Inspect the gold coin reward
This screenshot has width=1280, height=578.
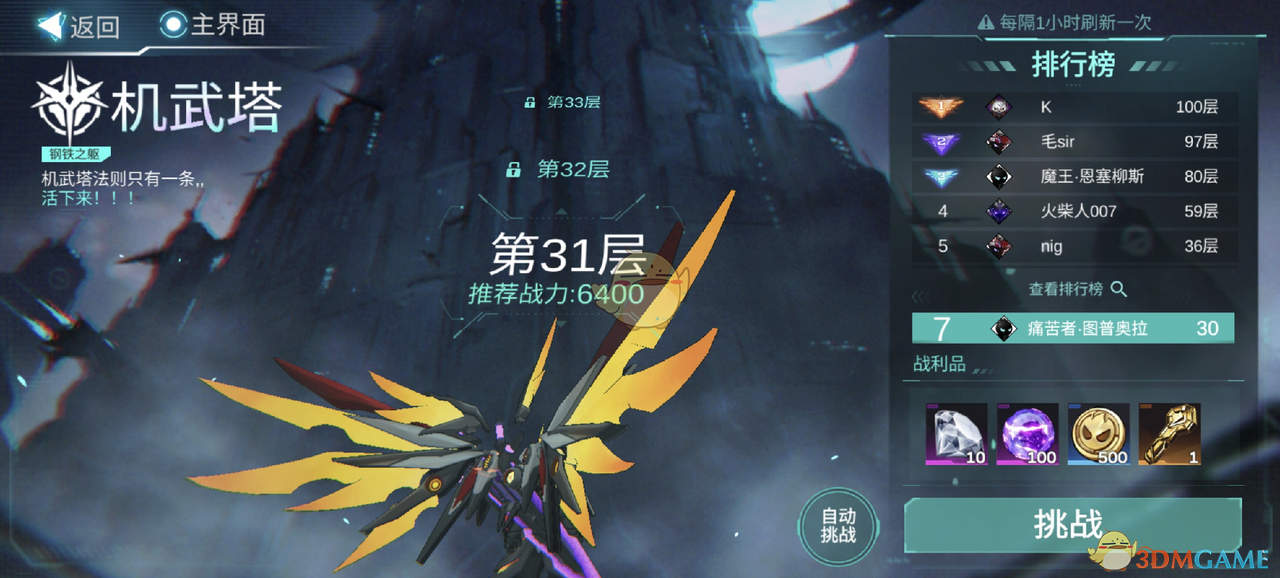1098,434
